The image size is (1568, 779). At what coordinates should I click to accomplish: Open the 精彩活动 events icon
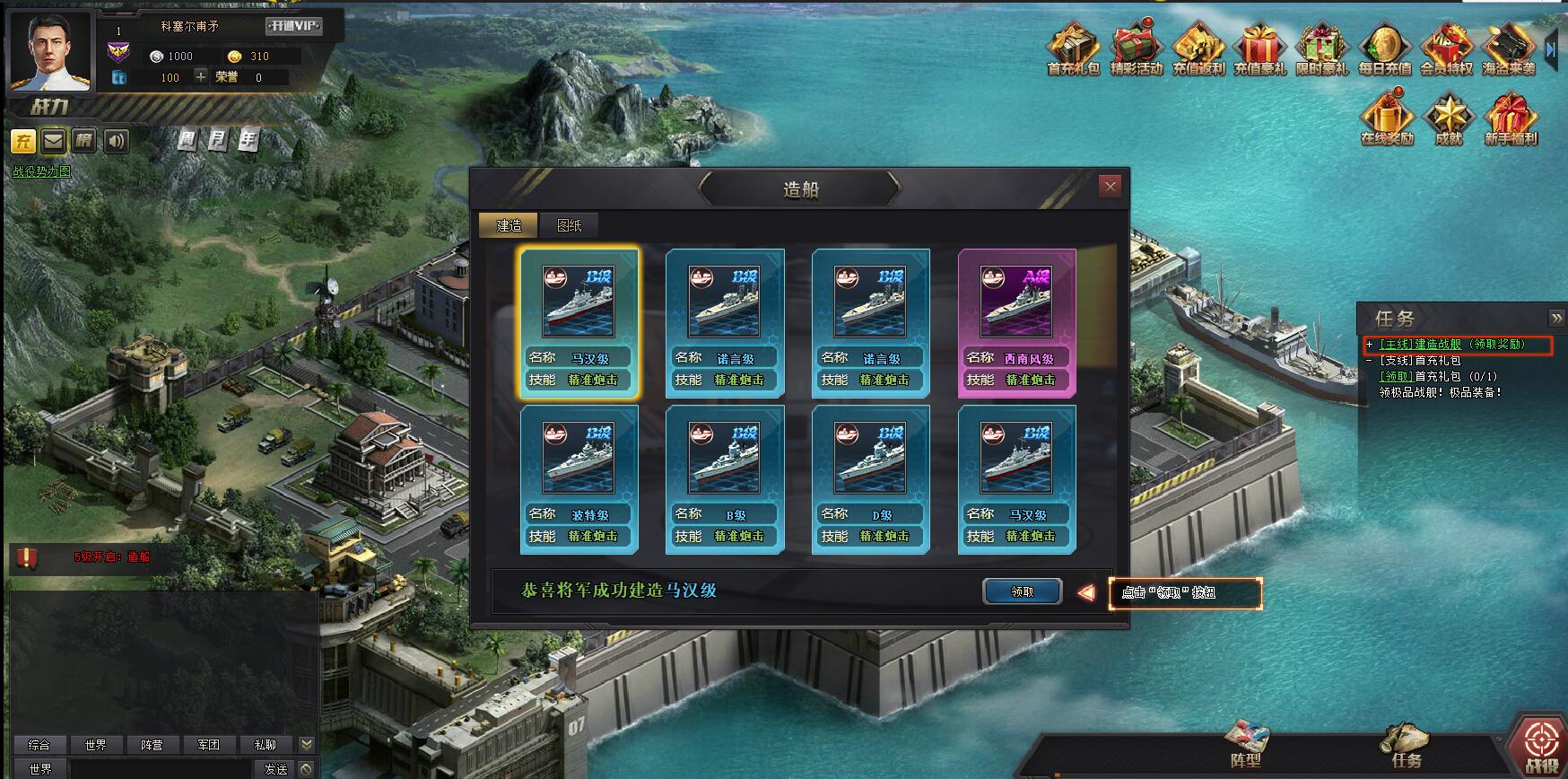(1136, 49)
